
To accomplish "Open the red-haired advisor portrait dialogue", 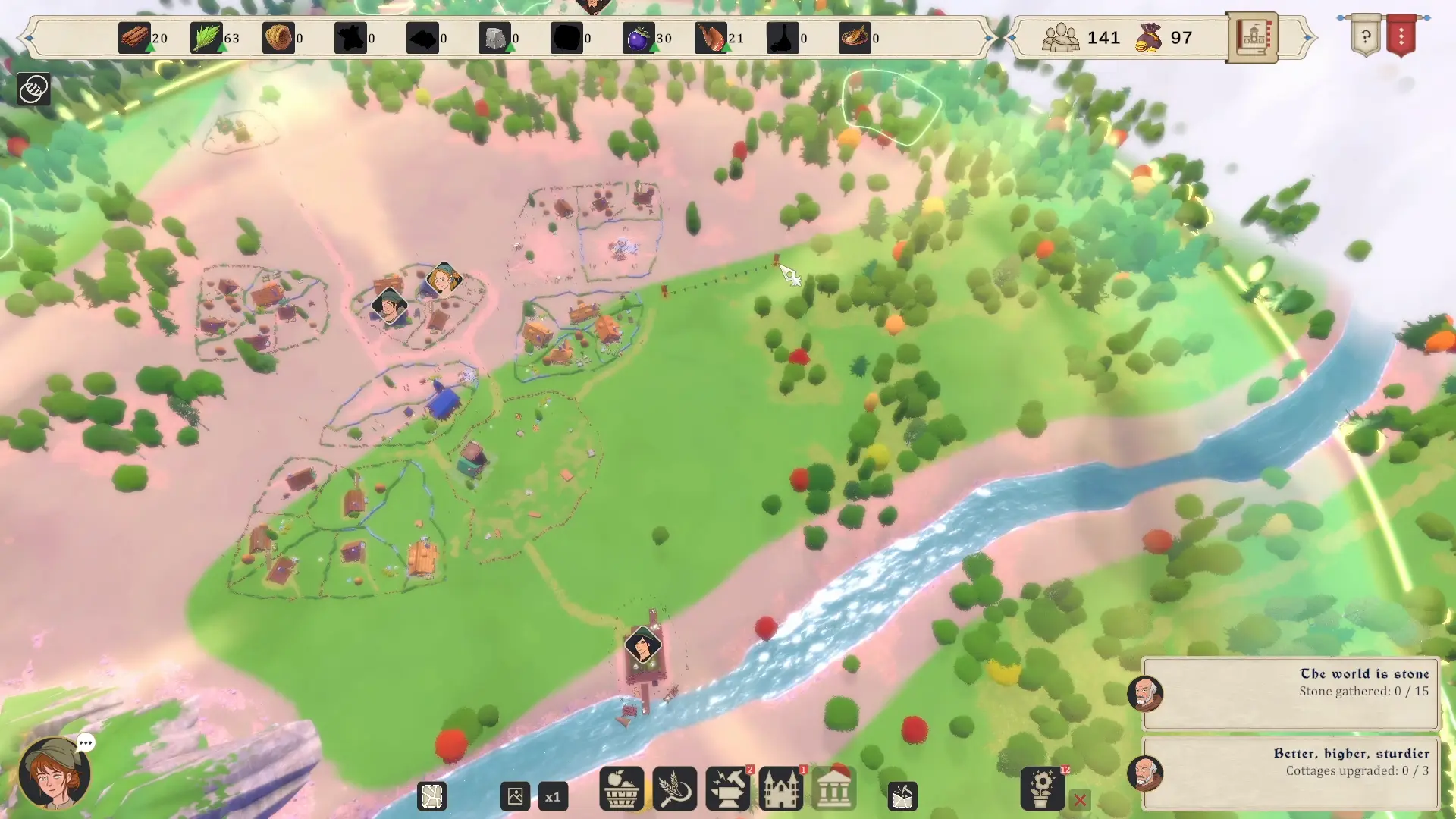I will [x=55, y=773].
